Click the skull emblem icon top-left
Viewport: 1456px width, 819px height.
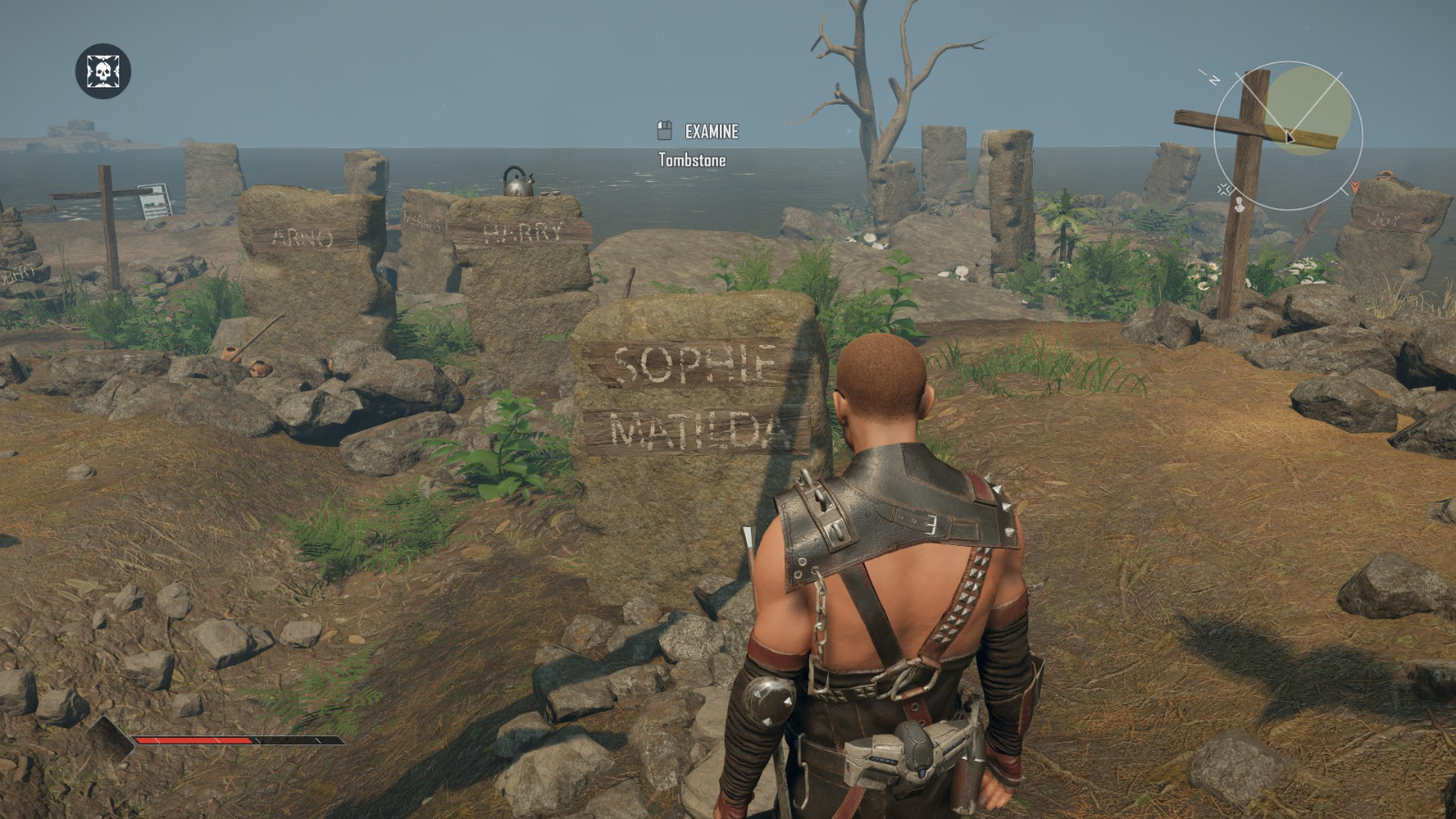pos(103,70)
